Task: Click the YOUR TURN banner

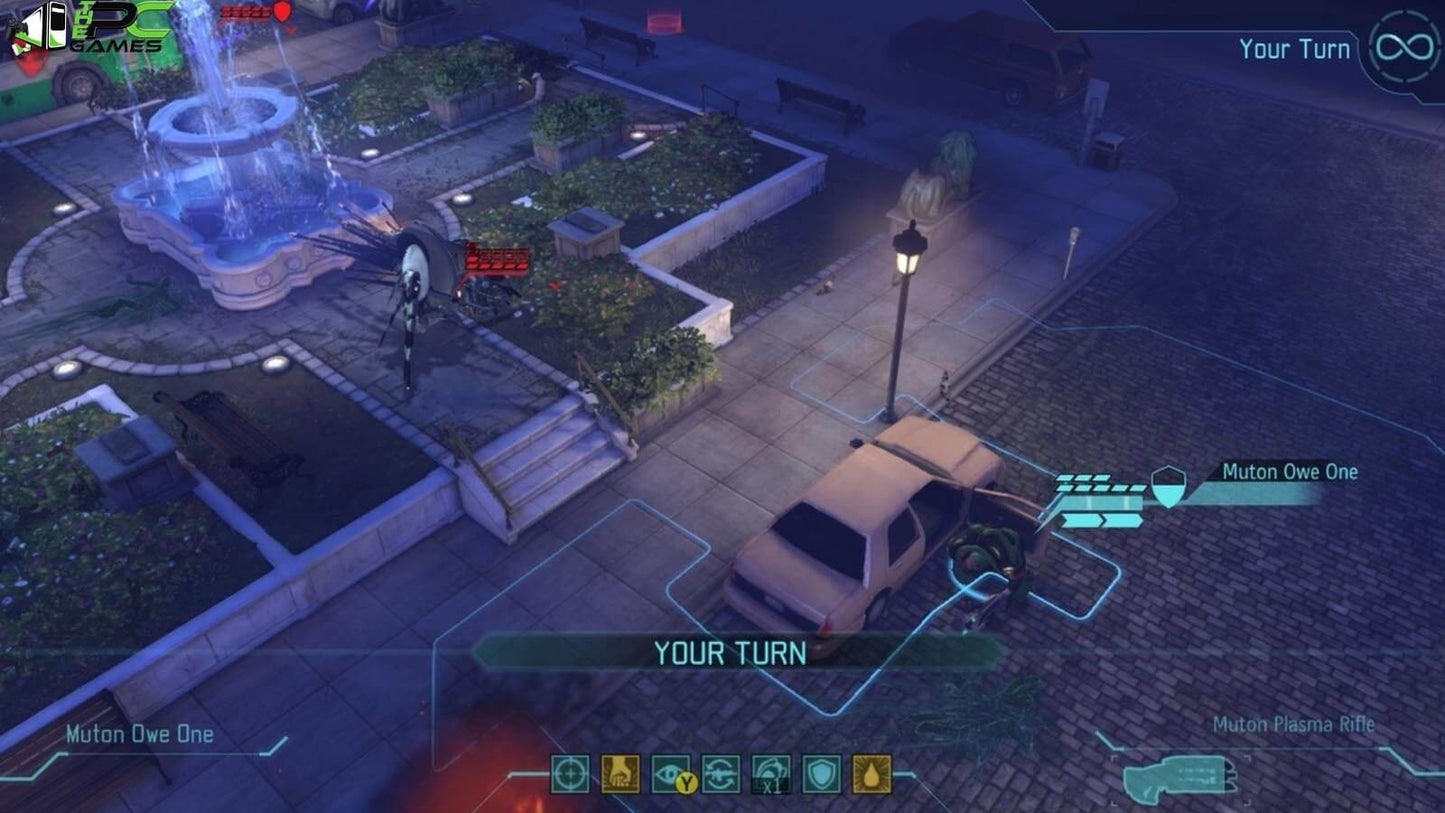Action: tap(728, 653)
